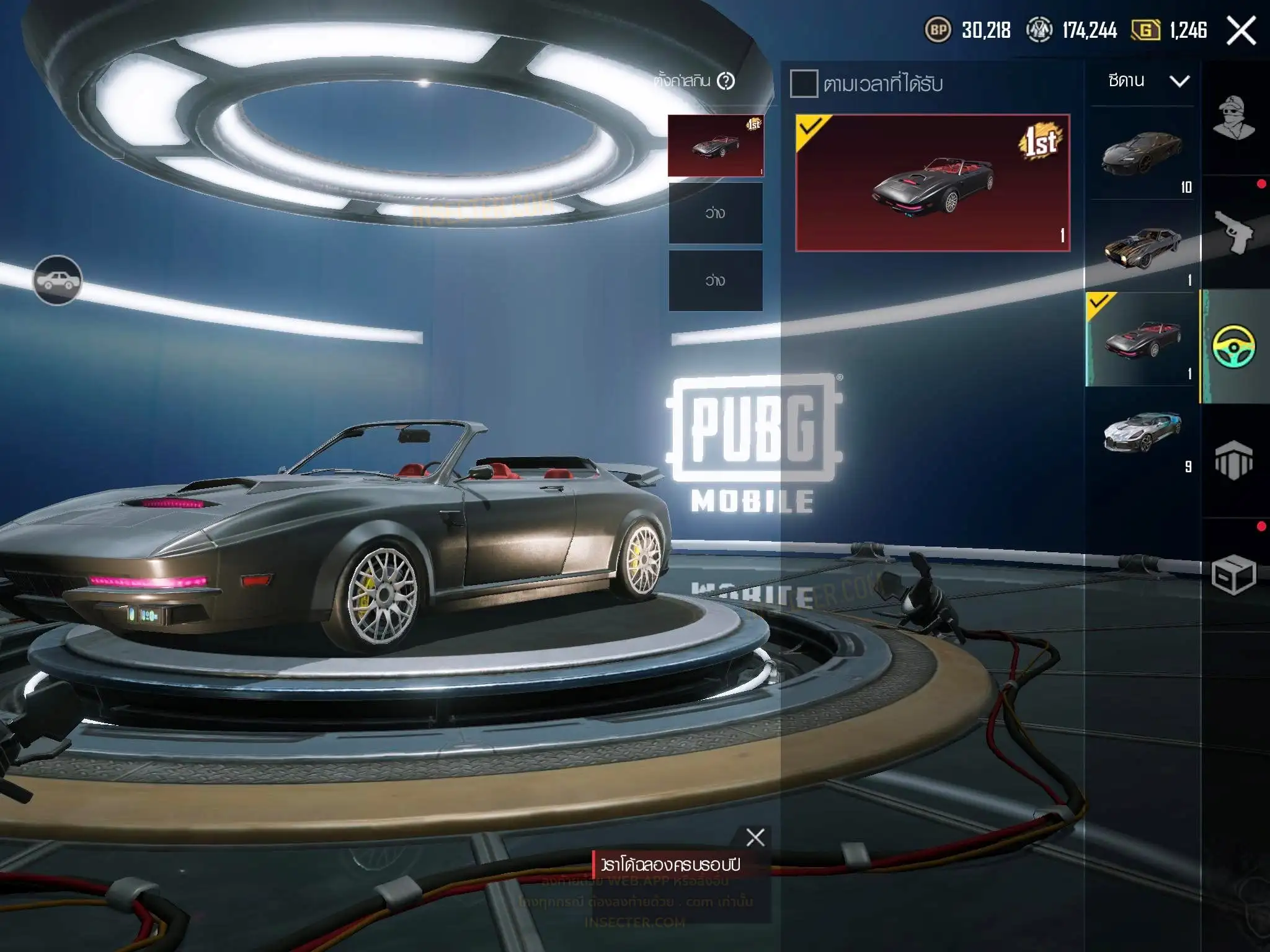Choose the silver-blue sports car skin

tap(1142, 432)
